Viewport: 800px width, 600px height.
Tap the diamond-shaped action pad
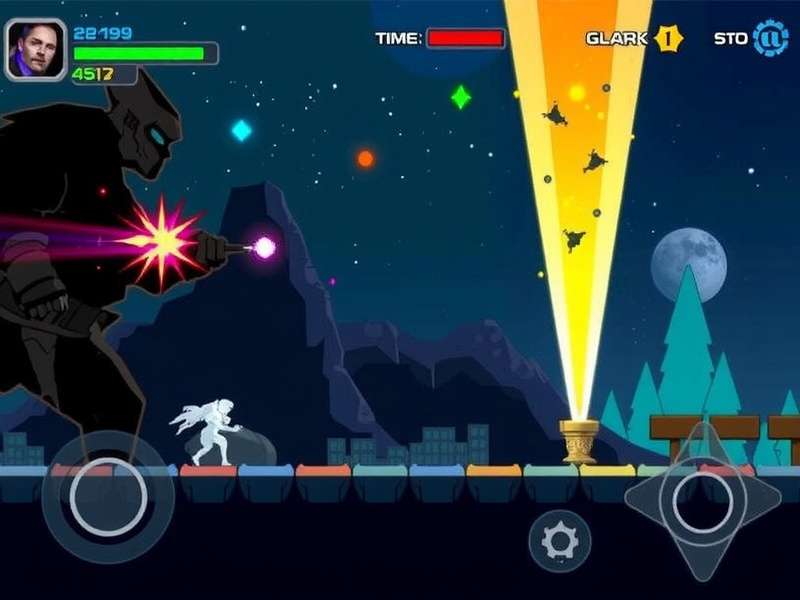[x=702, y=499]
